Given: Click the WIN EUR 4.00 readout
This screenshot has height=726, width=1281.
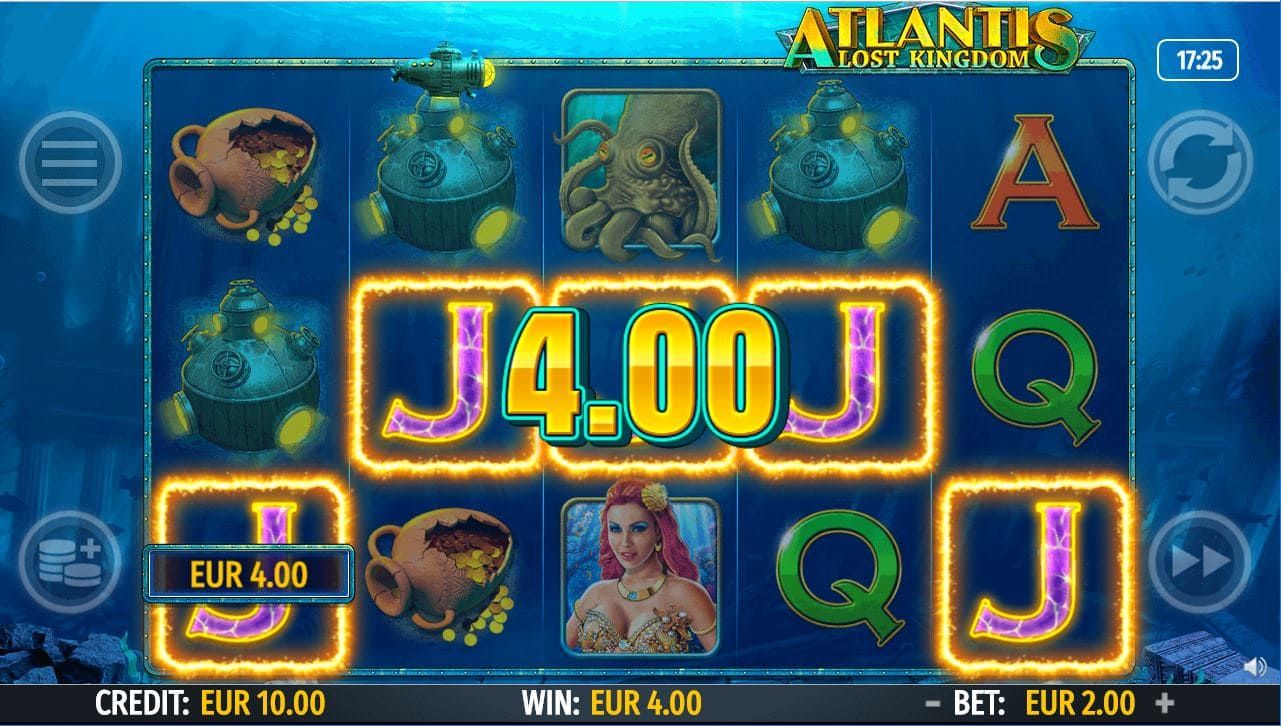Looking at the screenshot, I should [x=614, y=705].
